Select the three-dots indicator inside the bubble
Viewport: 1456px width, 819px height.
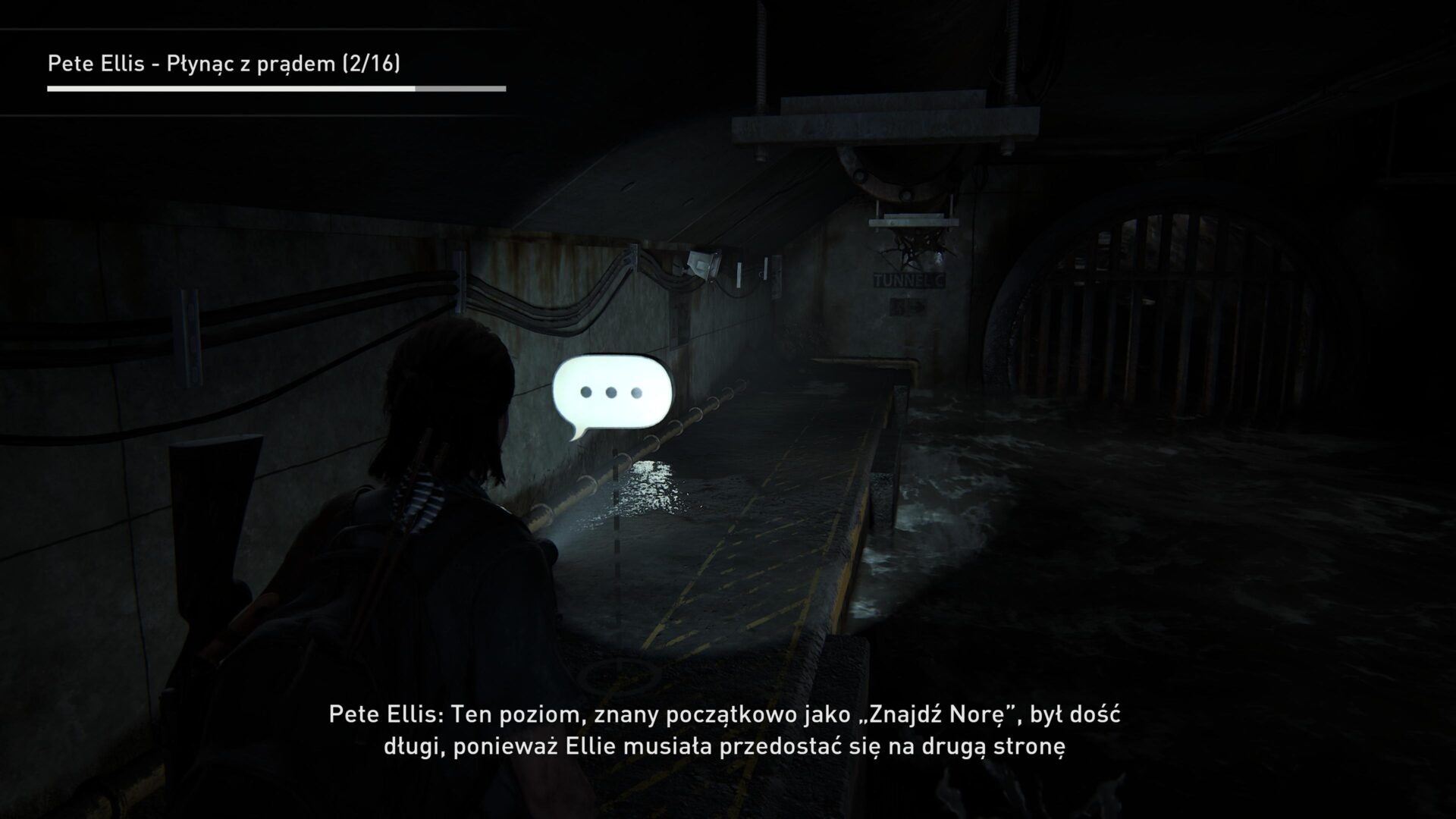tap(610, 392)
